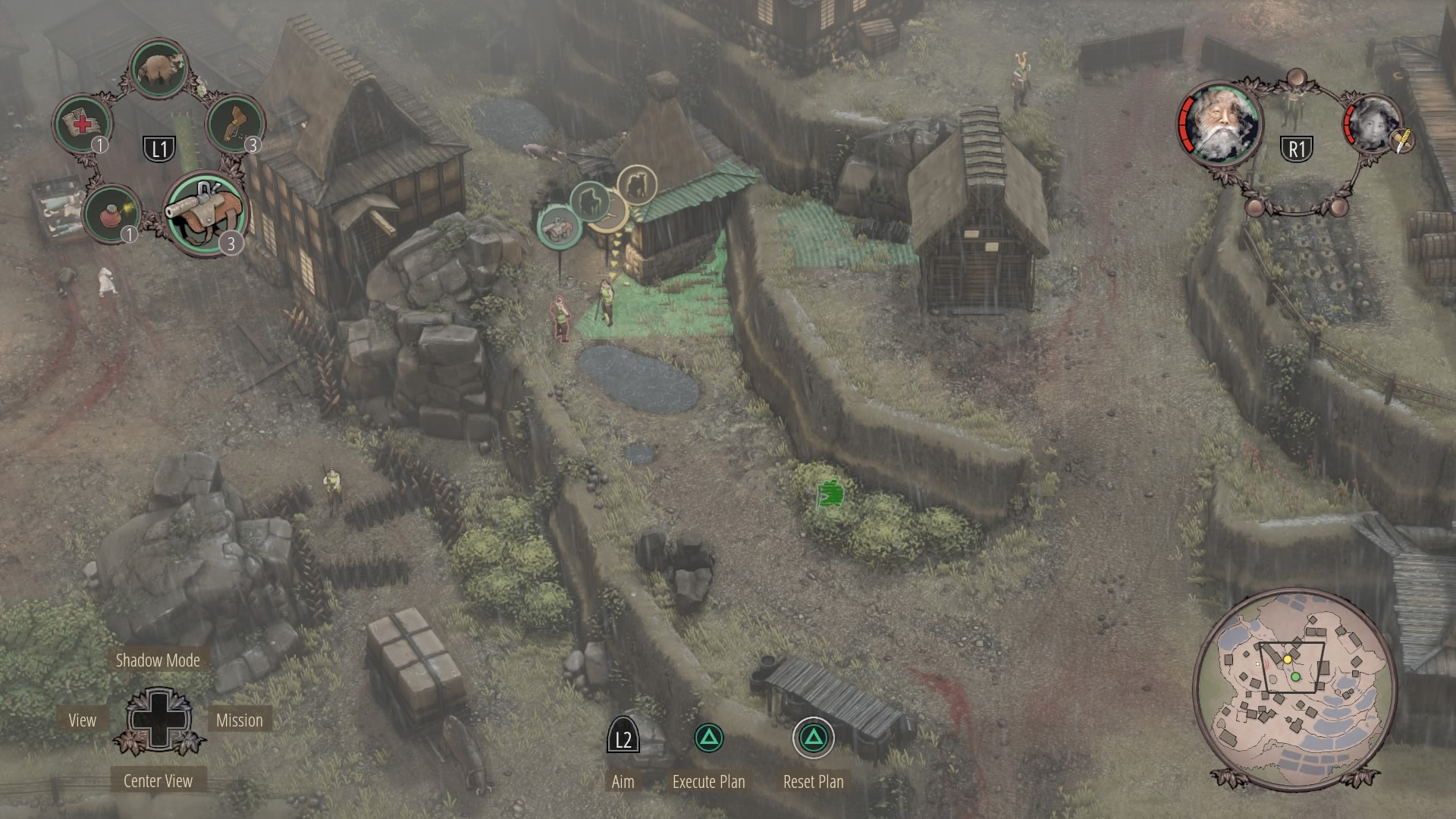The image size is (1456, 819).
Task: Click the circular village minimap
Action: pyautogui.click(x=1294, y=681)
